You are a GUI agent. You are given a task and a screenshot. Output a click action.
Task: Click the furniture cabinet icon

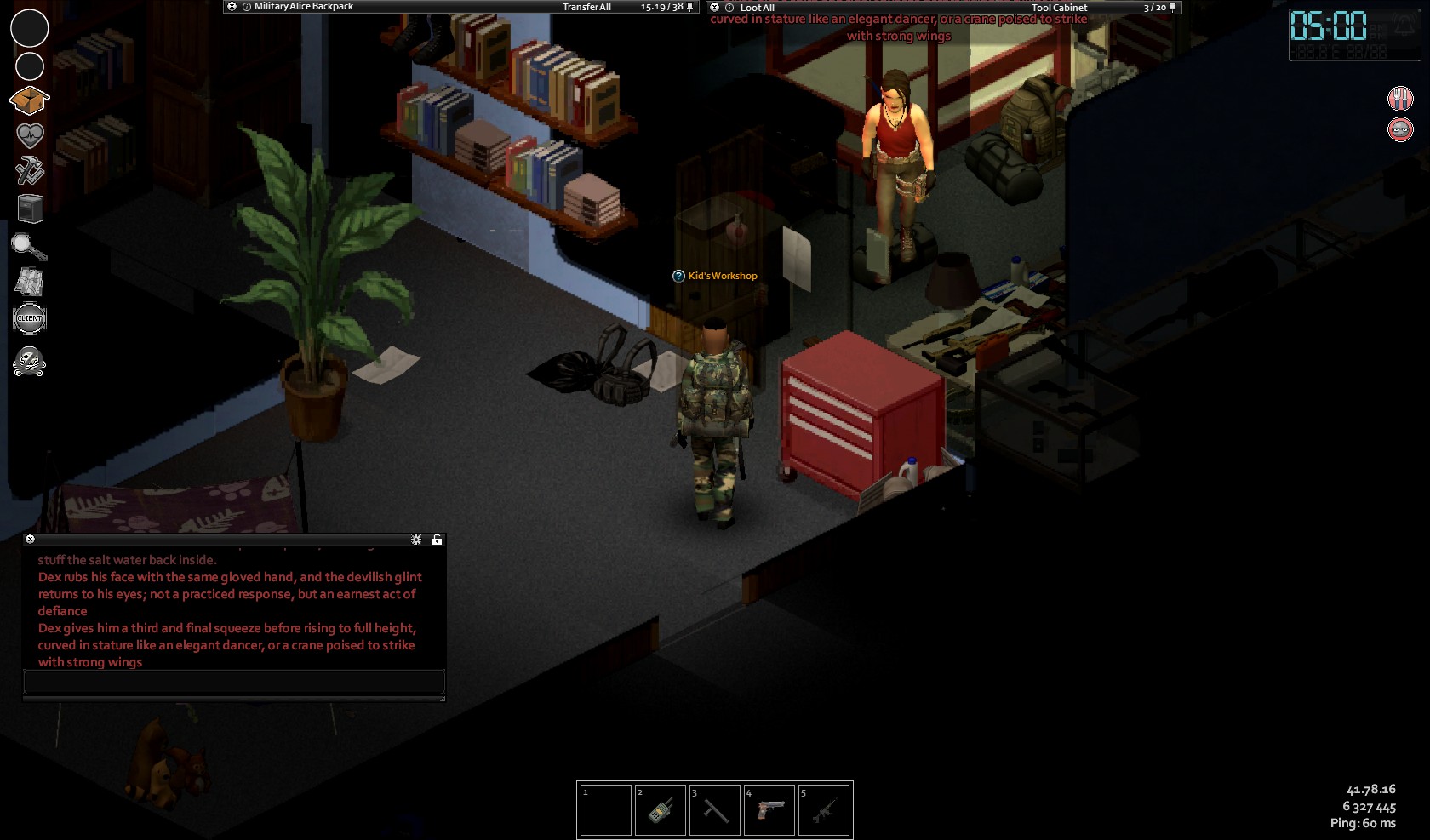point(30,209)
